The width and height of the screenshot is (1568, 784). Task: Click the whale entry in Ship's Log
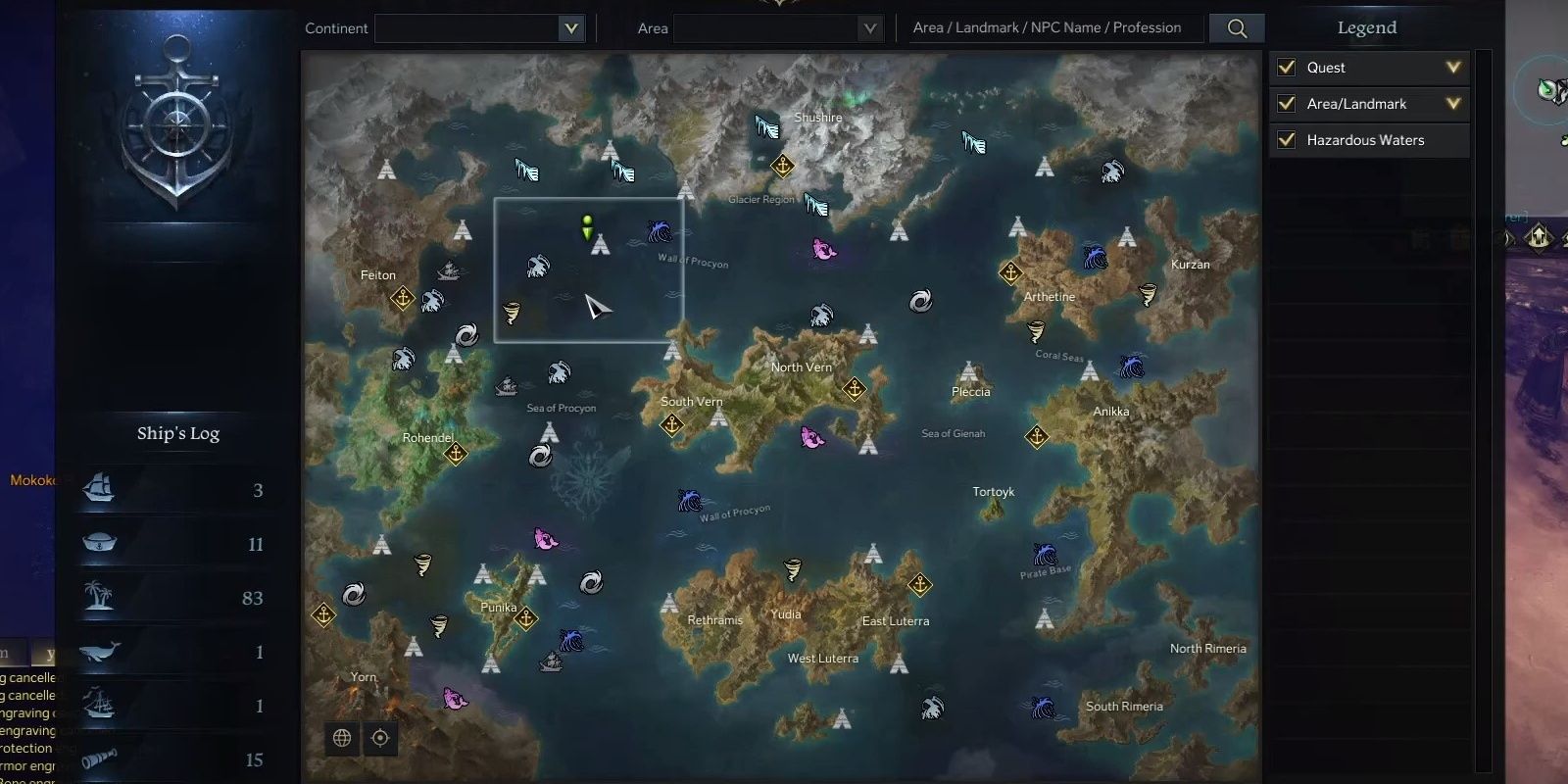coord(98,652)
